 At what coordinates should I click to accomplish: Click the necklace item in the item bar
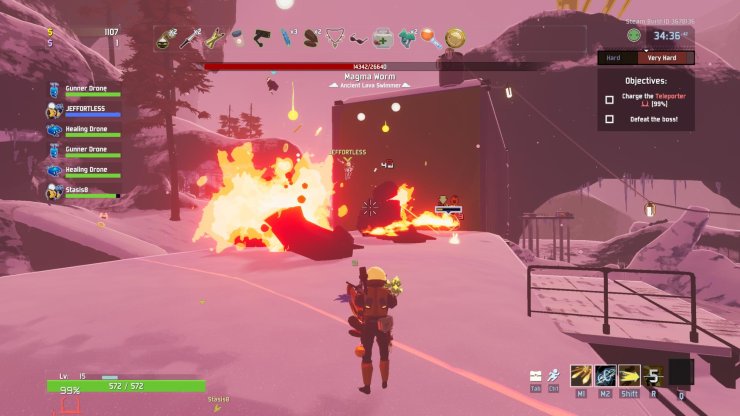coord(336,39)
